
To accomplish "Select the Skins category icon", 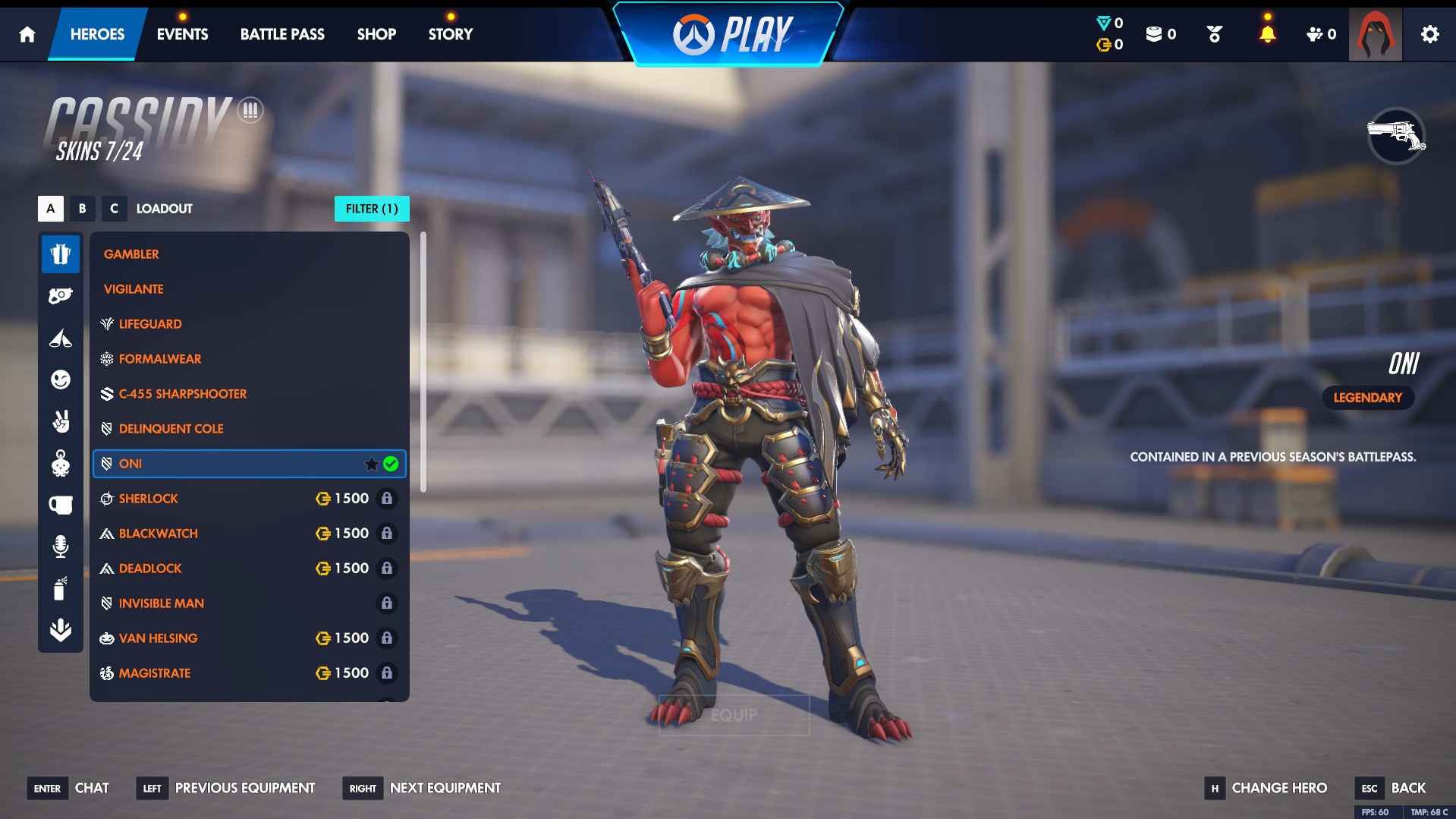I will point(61,254).
